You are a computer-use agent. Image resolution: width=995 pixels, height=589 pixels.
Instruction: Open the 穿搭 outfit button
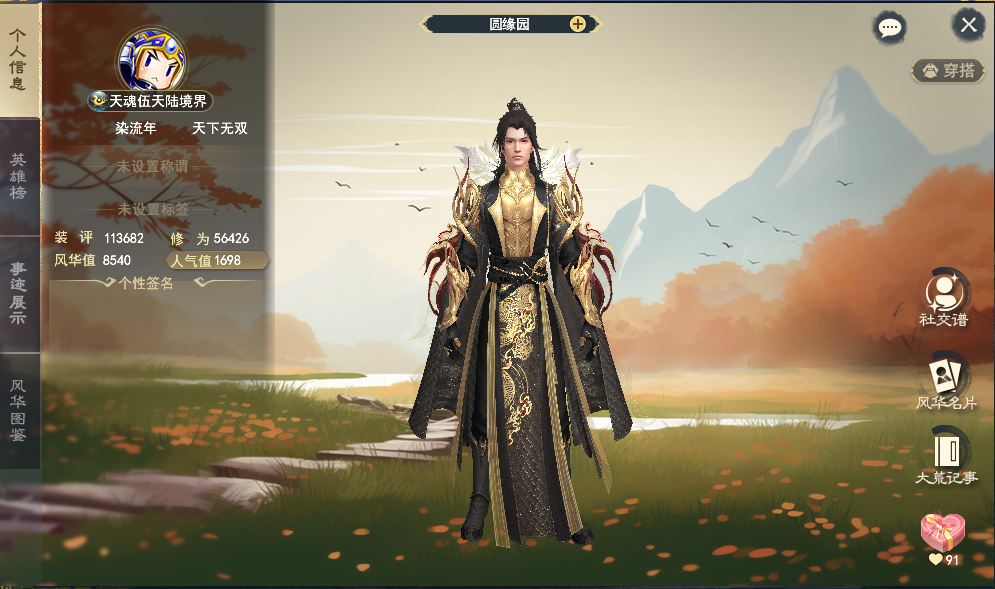click(x=948, y=71)
